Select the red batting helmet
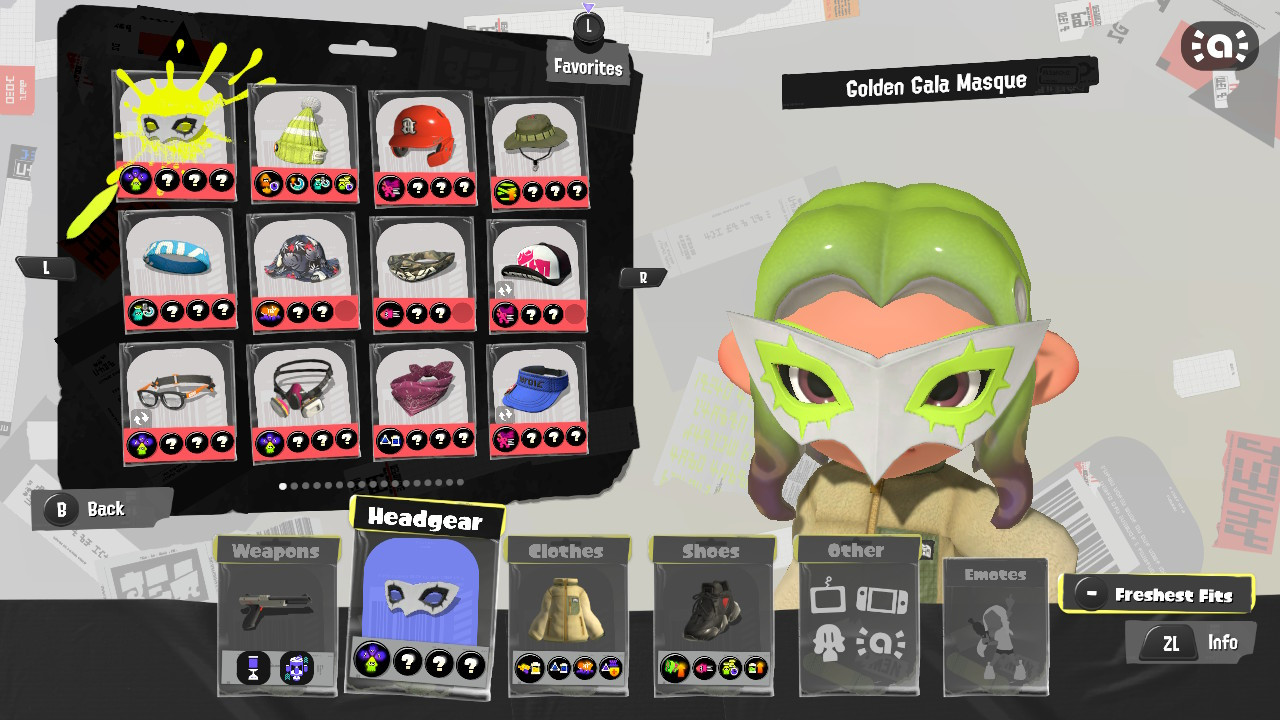1280x720 pixels. pos(420,135)
